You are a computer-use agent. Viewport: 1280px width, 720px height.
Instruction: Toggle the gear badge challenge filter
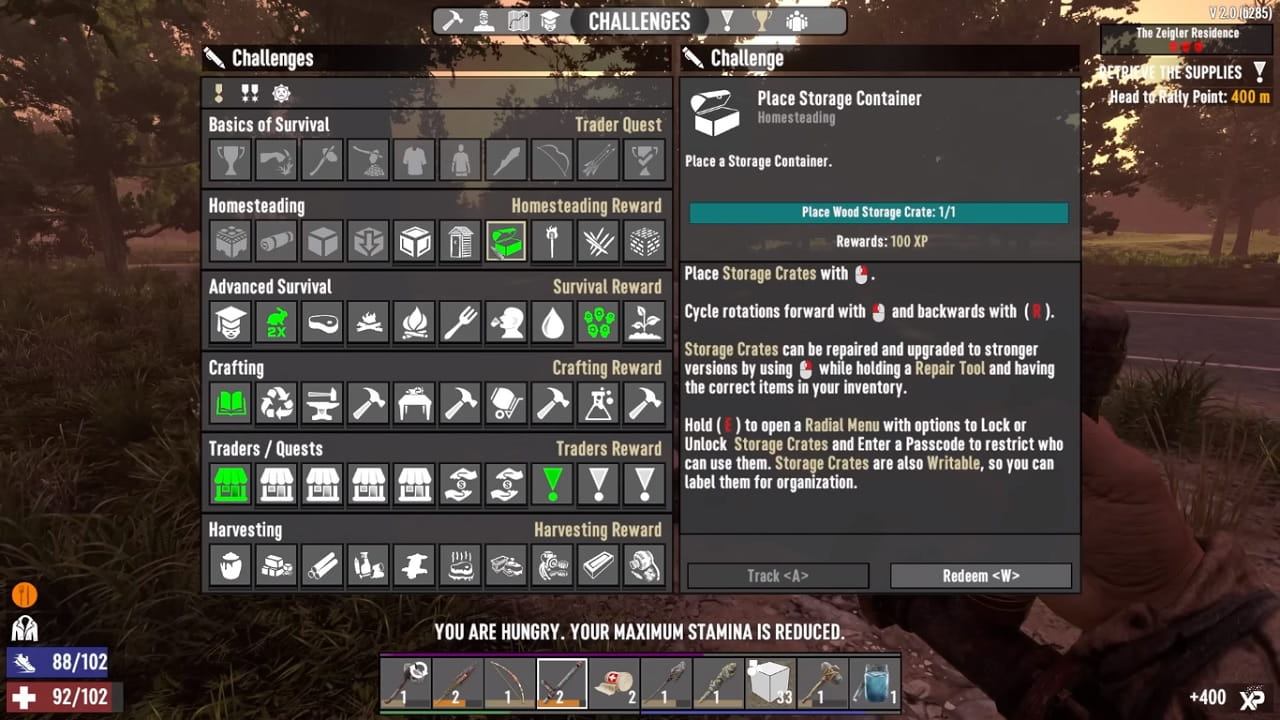tap(280, 92)
